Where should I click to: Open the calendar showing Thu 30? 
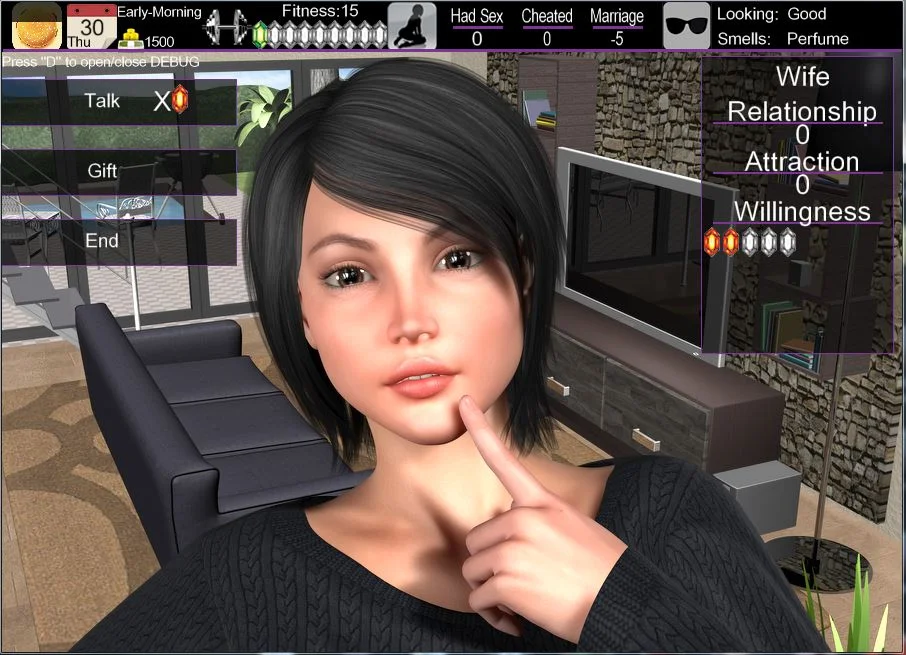(91, 25)
